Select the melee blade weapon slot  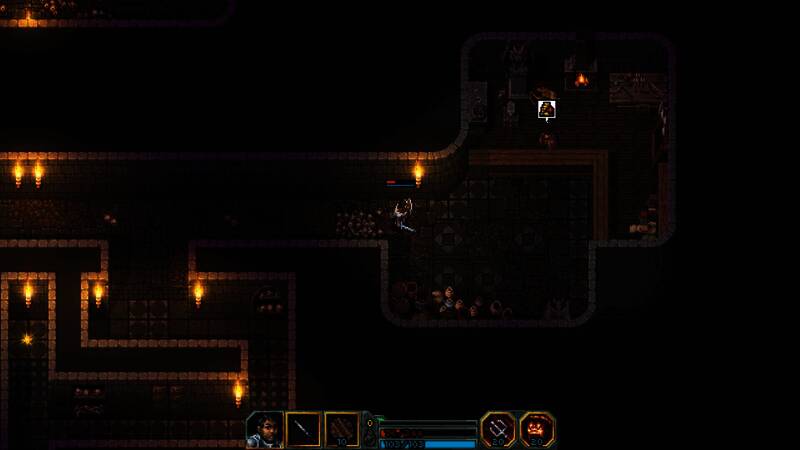click(304, 429)
